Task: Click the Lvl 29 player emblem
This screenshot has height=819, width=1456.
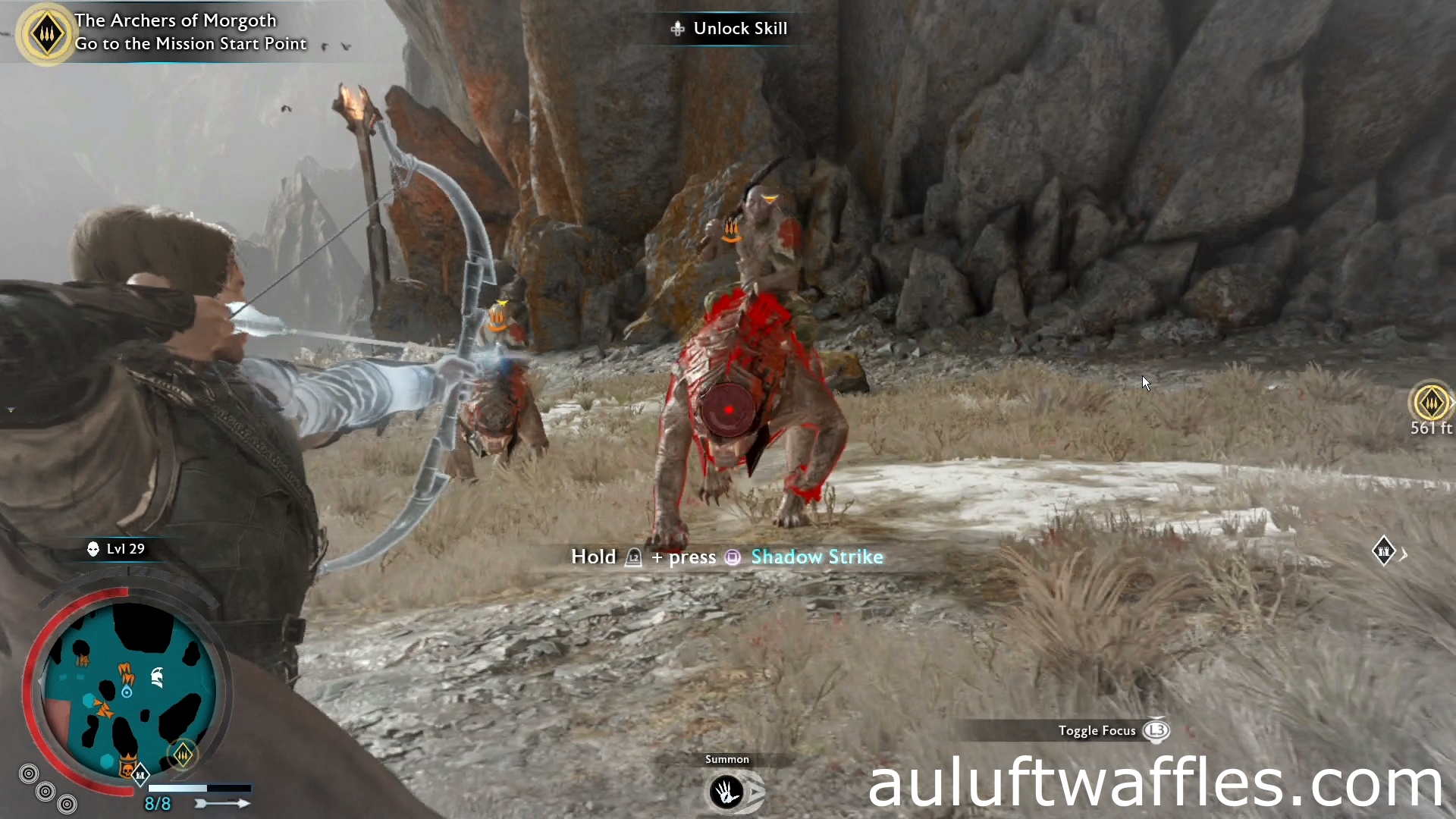Action: pos(93,548)
